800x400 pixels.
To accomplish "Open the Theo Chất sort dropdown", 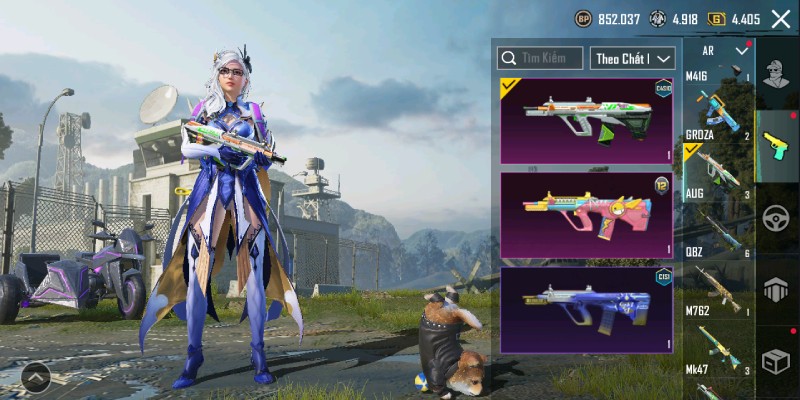I will [x=633, y=58].
